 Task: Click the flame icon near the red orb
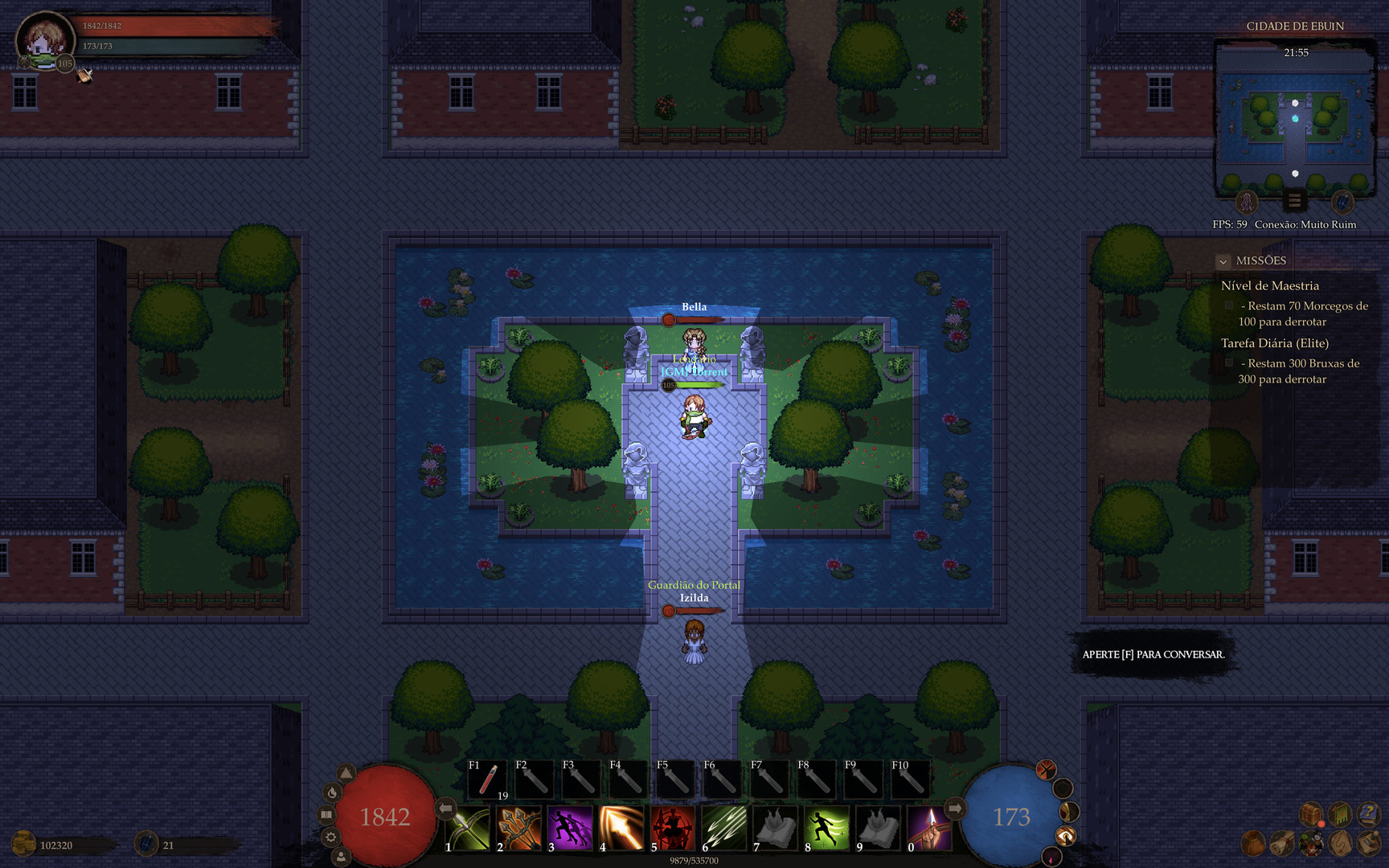click(x=332, y=792)
